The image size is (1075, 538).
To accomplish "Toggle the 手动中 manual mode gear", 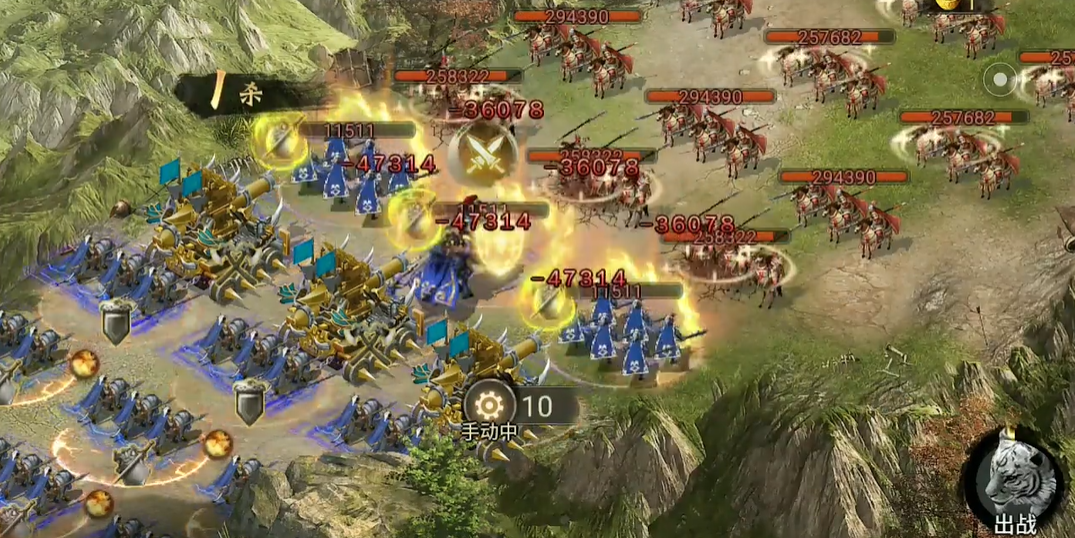I will (490, 405).
